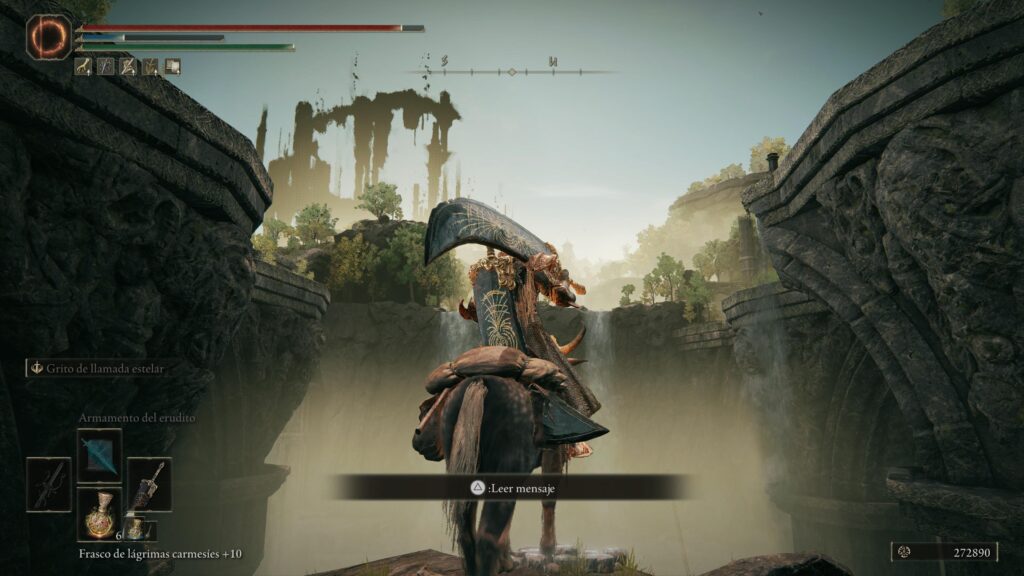Image resolution: width=1024 pixels, height=576 pixels.
Task: Select the small next-item flask icon
Action: pos(134,528)
